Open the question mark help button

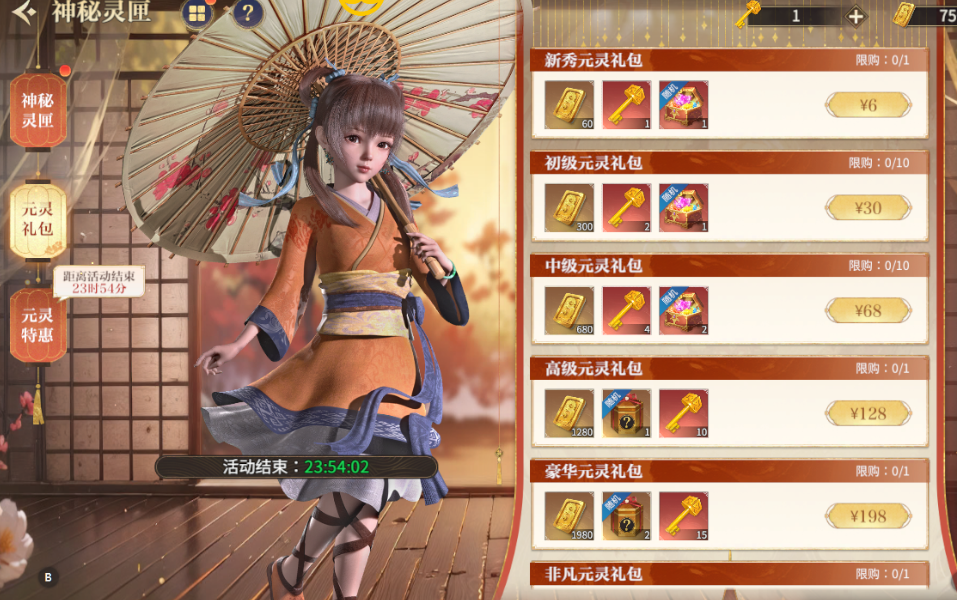(248, 14)
